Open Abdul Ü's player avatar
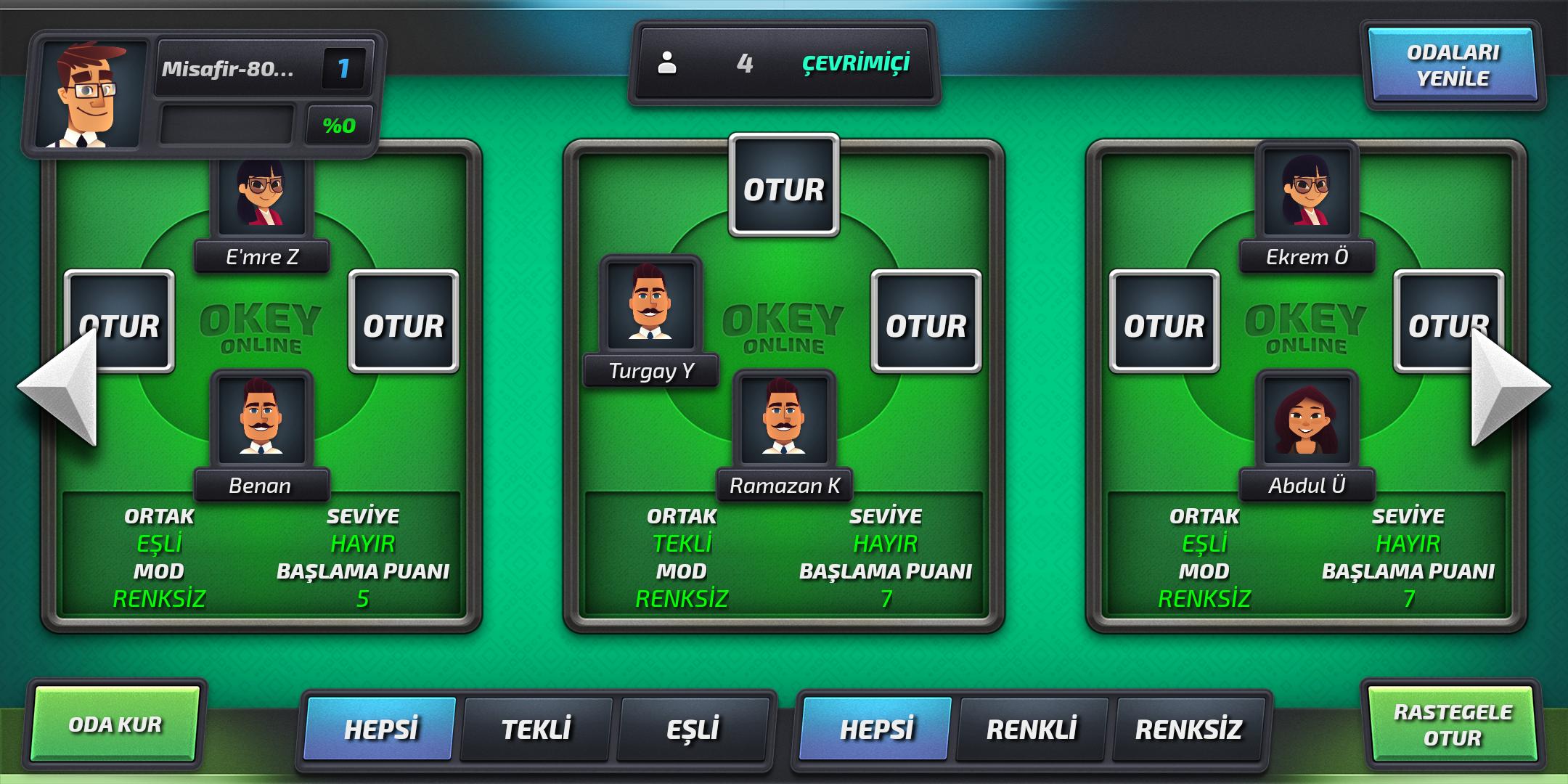Screen dimensions: 1568x784 point(1307,418)
